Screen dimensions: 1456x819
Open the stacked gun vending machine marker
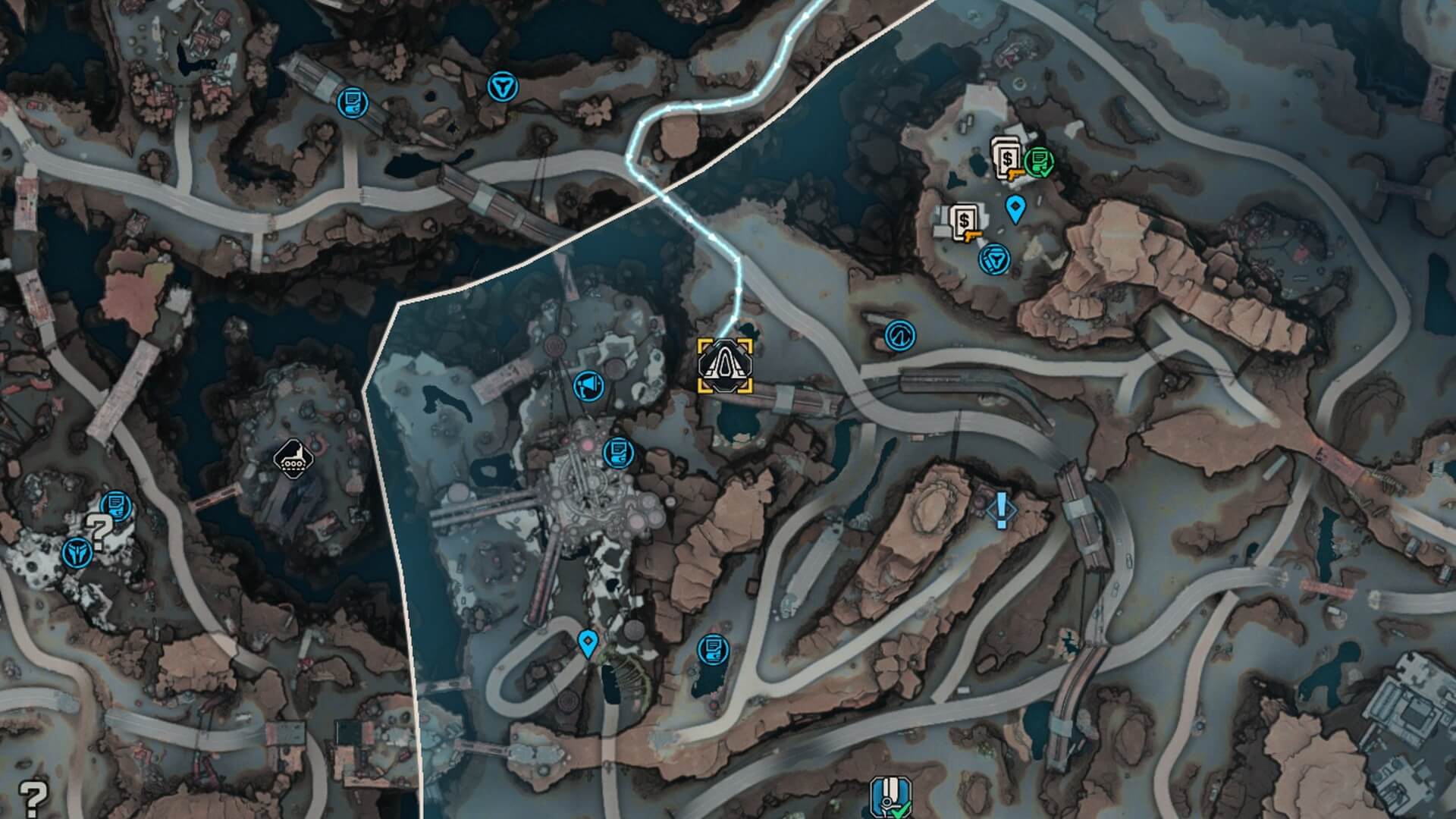(1009, 159)
